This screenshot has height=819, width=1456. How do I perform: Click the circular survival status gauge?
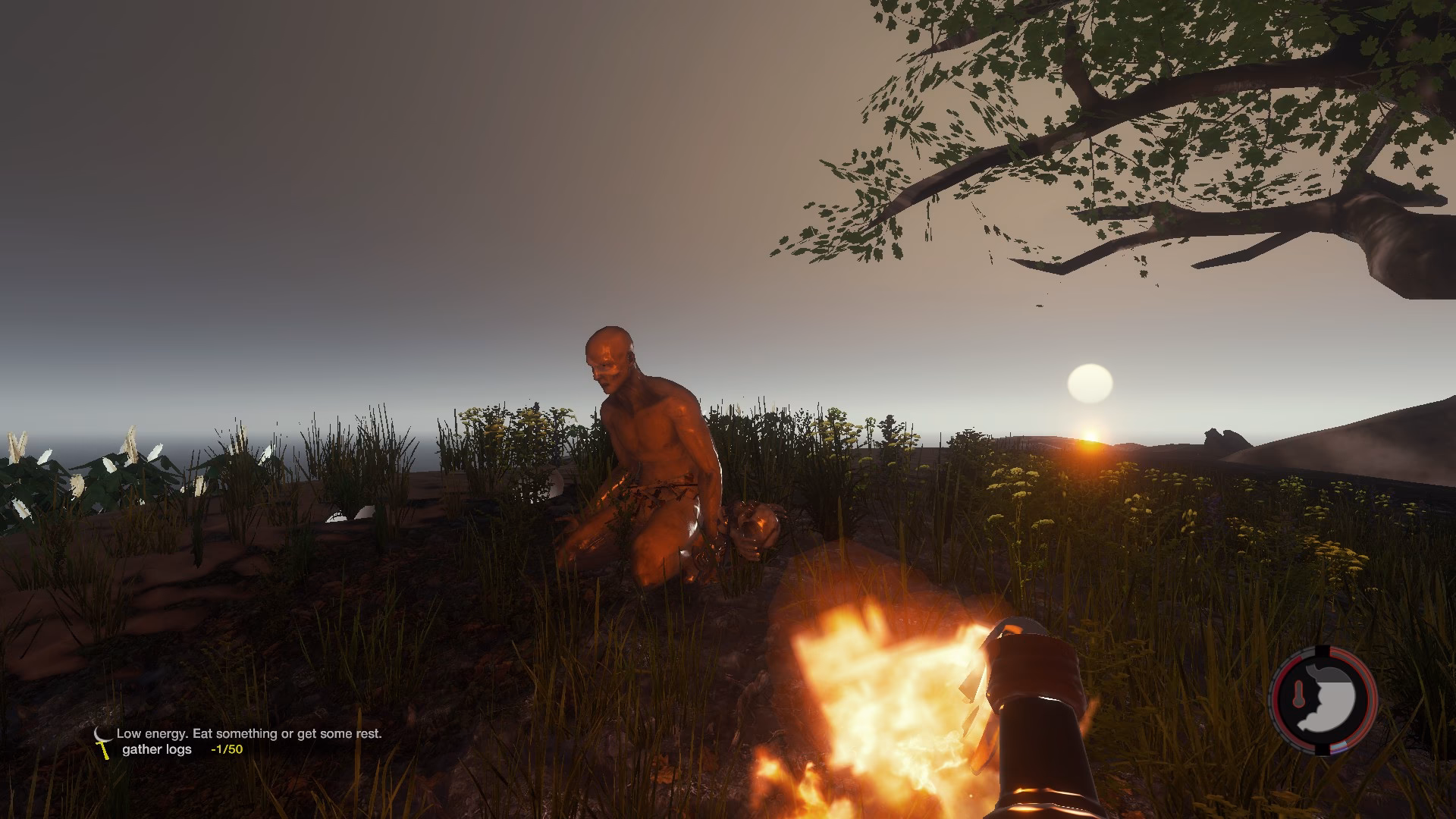pyautogui.click(x=1323, y=700)
